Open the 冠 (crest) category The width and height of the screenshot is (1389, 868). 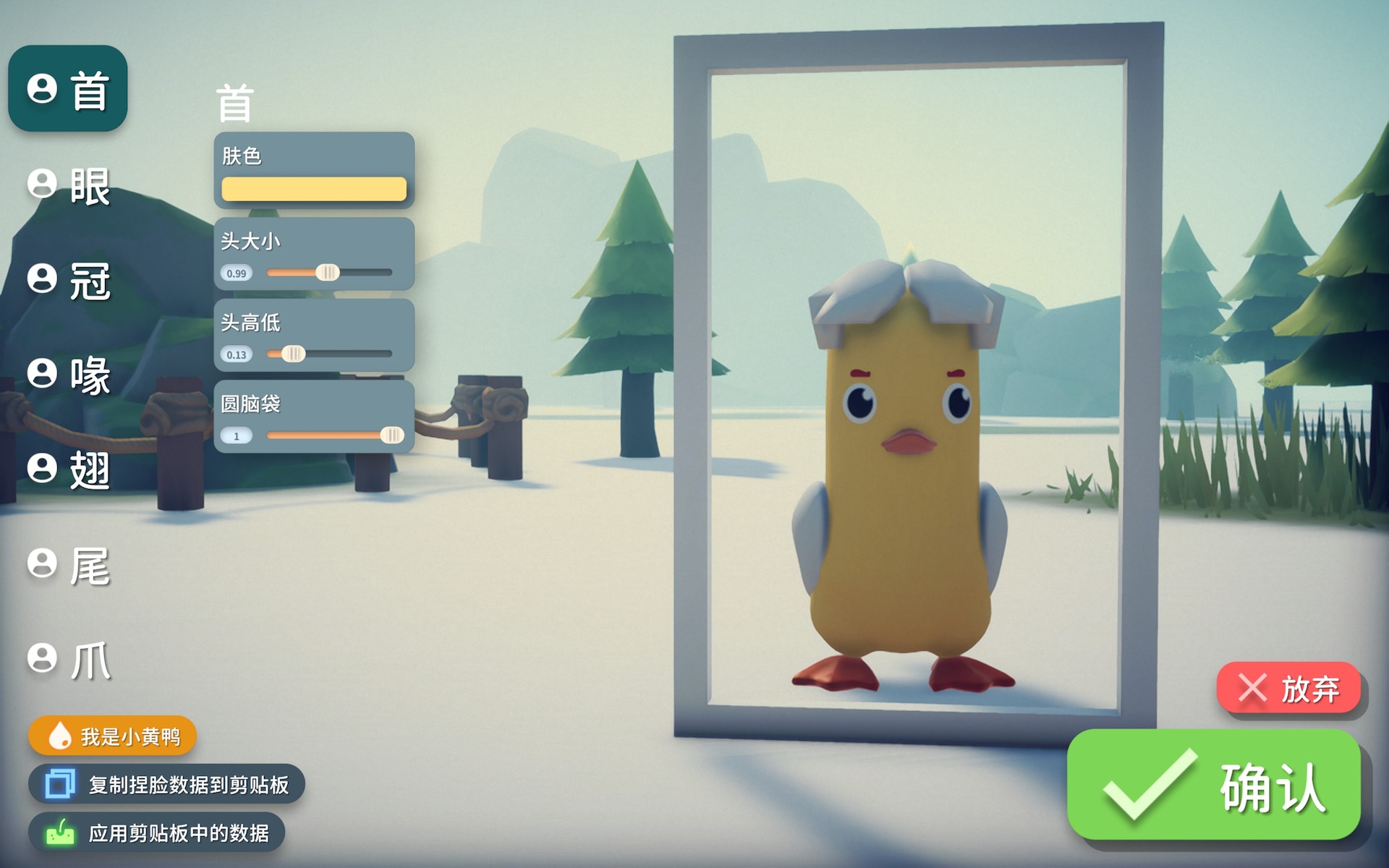coord(69,280)
